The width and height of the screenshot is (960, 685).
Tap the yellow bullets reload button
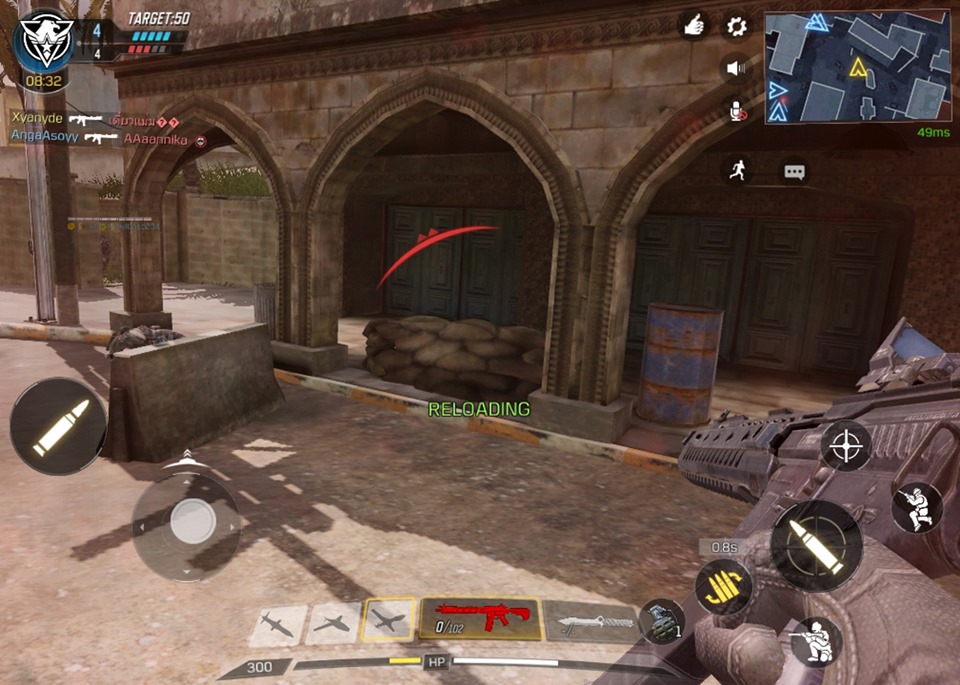(724, 583)
